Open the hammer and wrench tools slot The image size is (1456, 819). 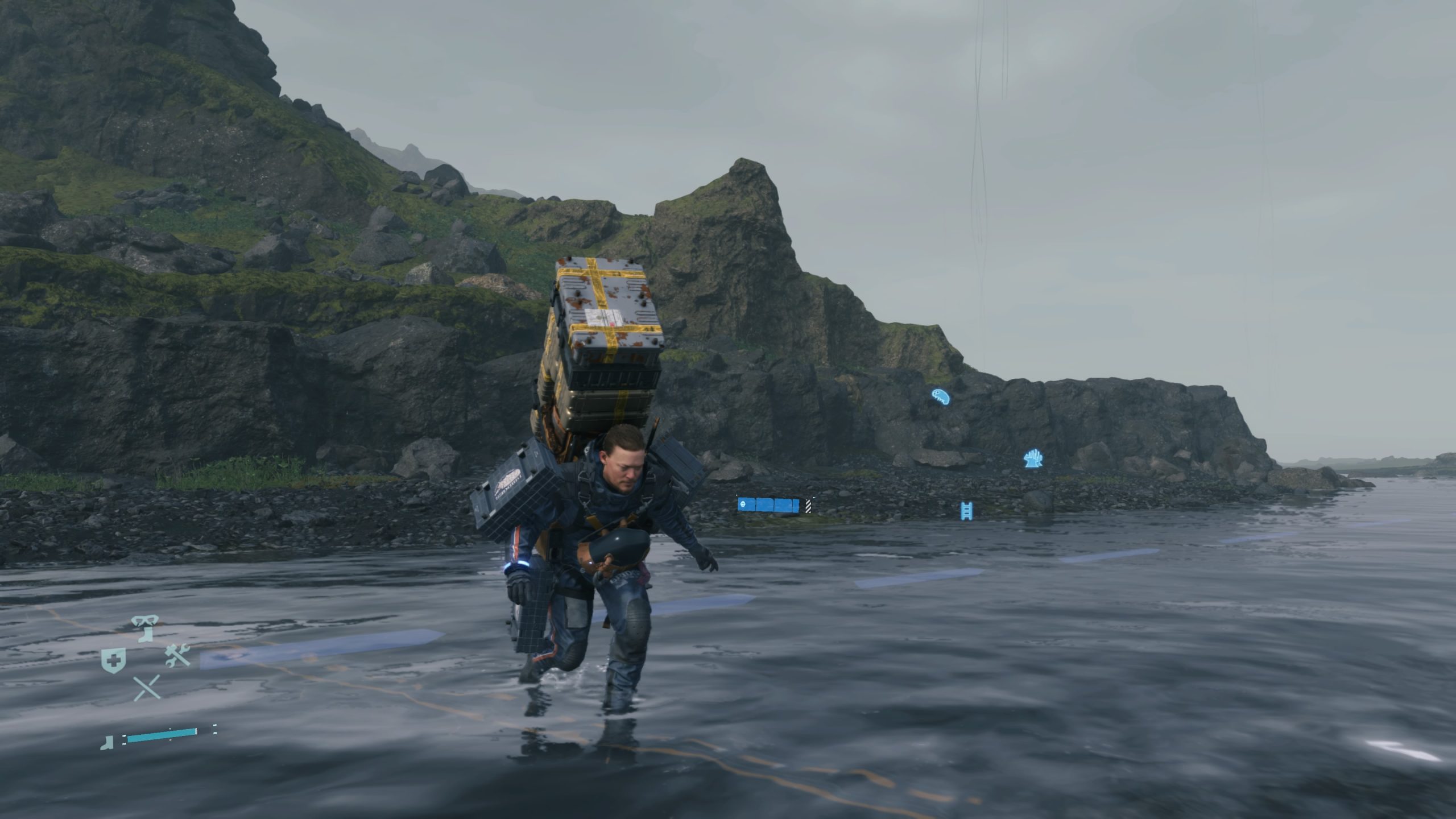click(177, 656)
